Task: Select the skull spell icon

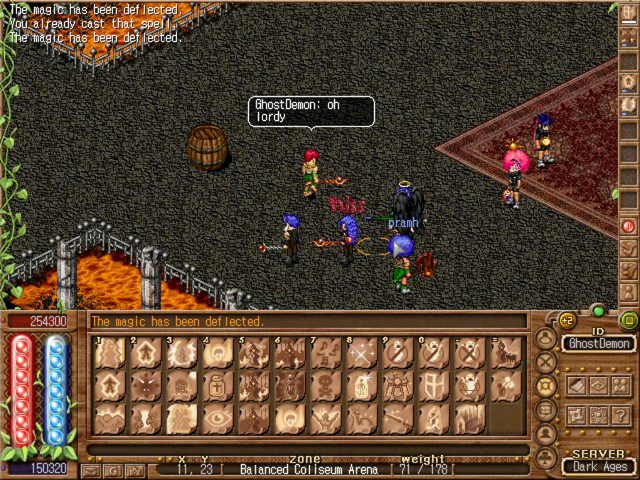Action: click(x=326, y=386)
